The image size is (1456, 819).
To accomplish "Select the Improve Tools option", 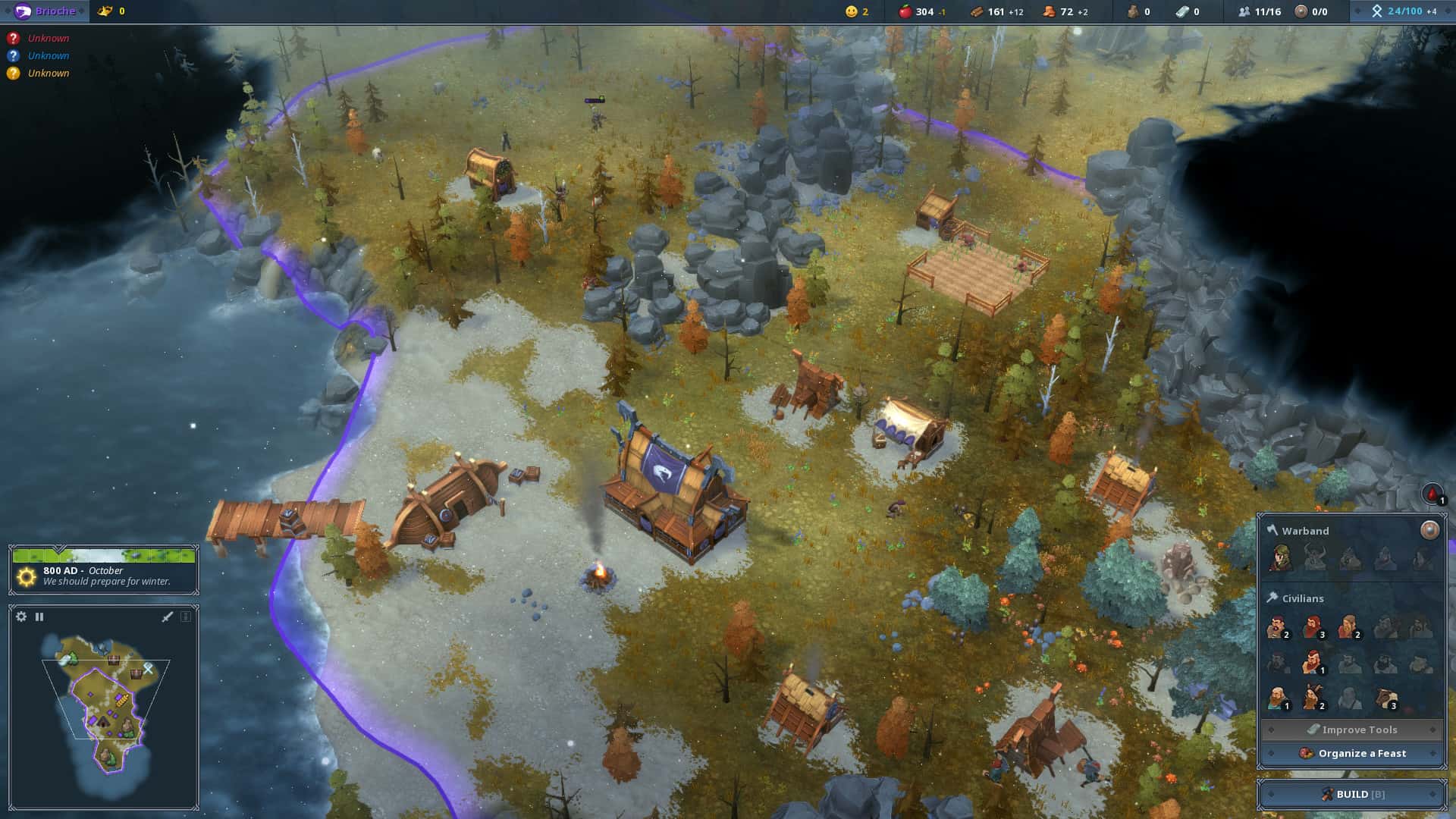I will (x=1352, y=729).
